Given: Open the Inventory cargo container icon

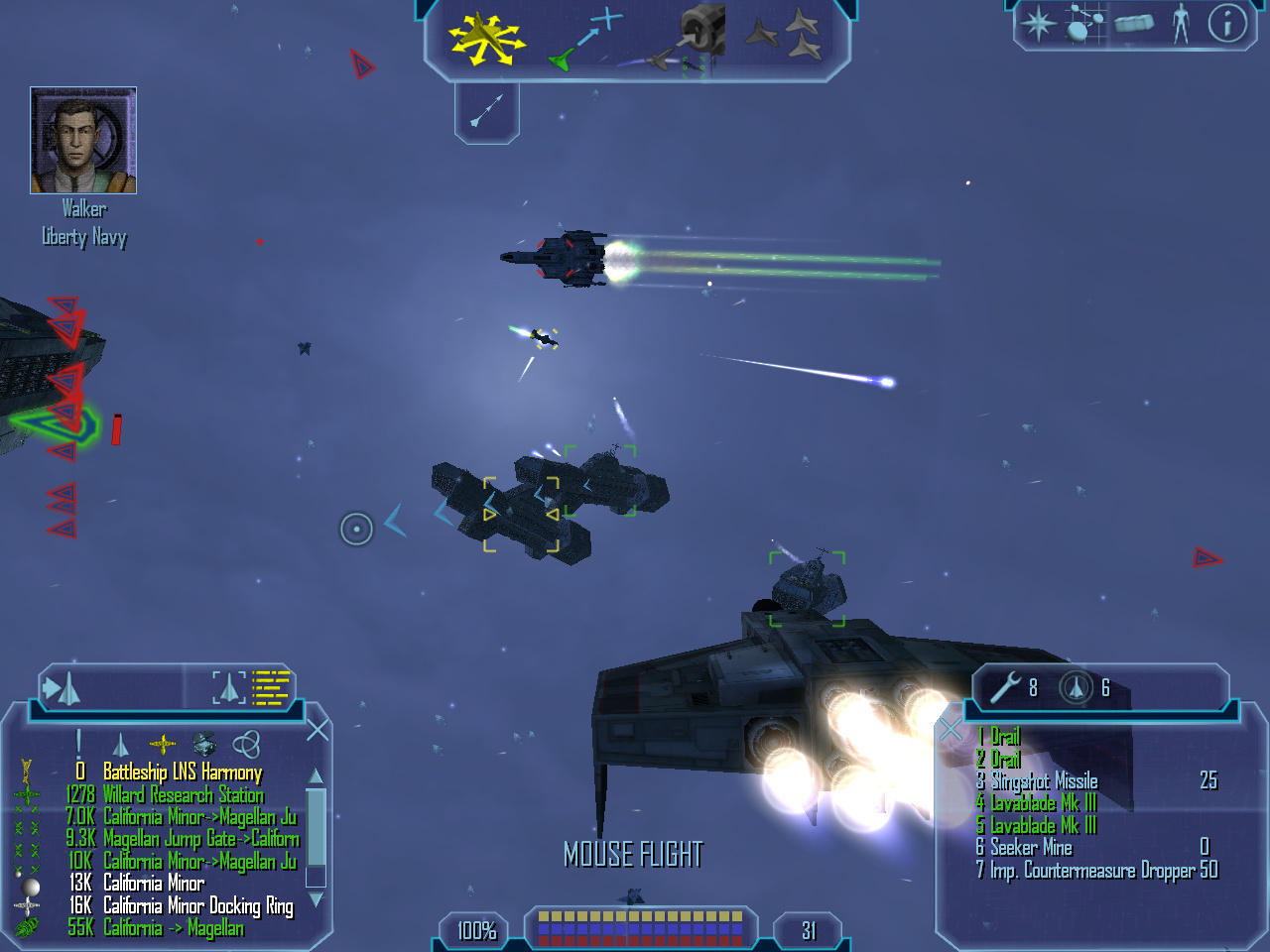Looking at the screenshot, I should (1133, 23).
